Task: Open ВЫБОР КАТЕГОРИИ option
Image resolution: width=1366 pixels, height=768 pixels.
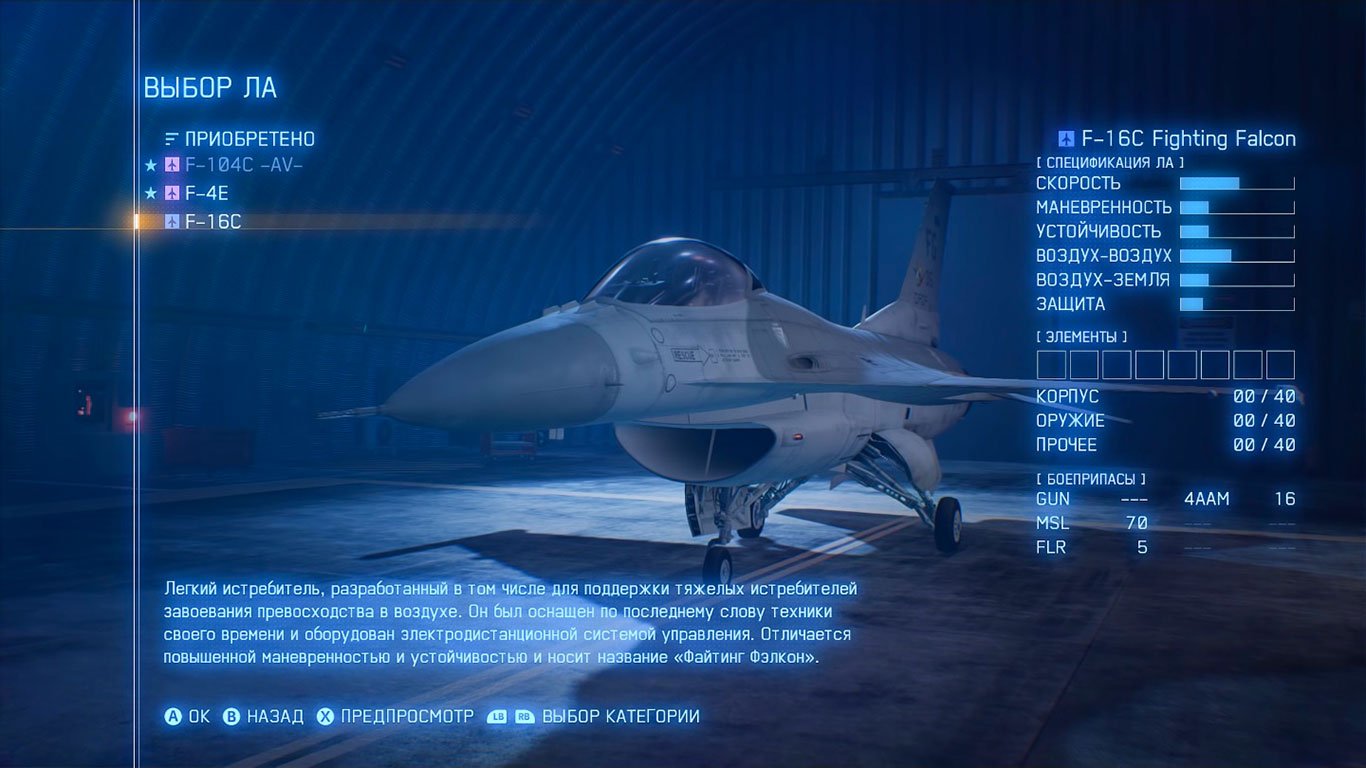Action: 620,716
